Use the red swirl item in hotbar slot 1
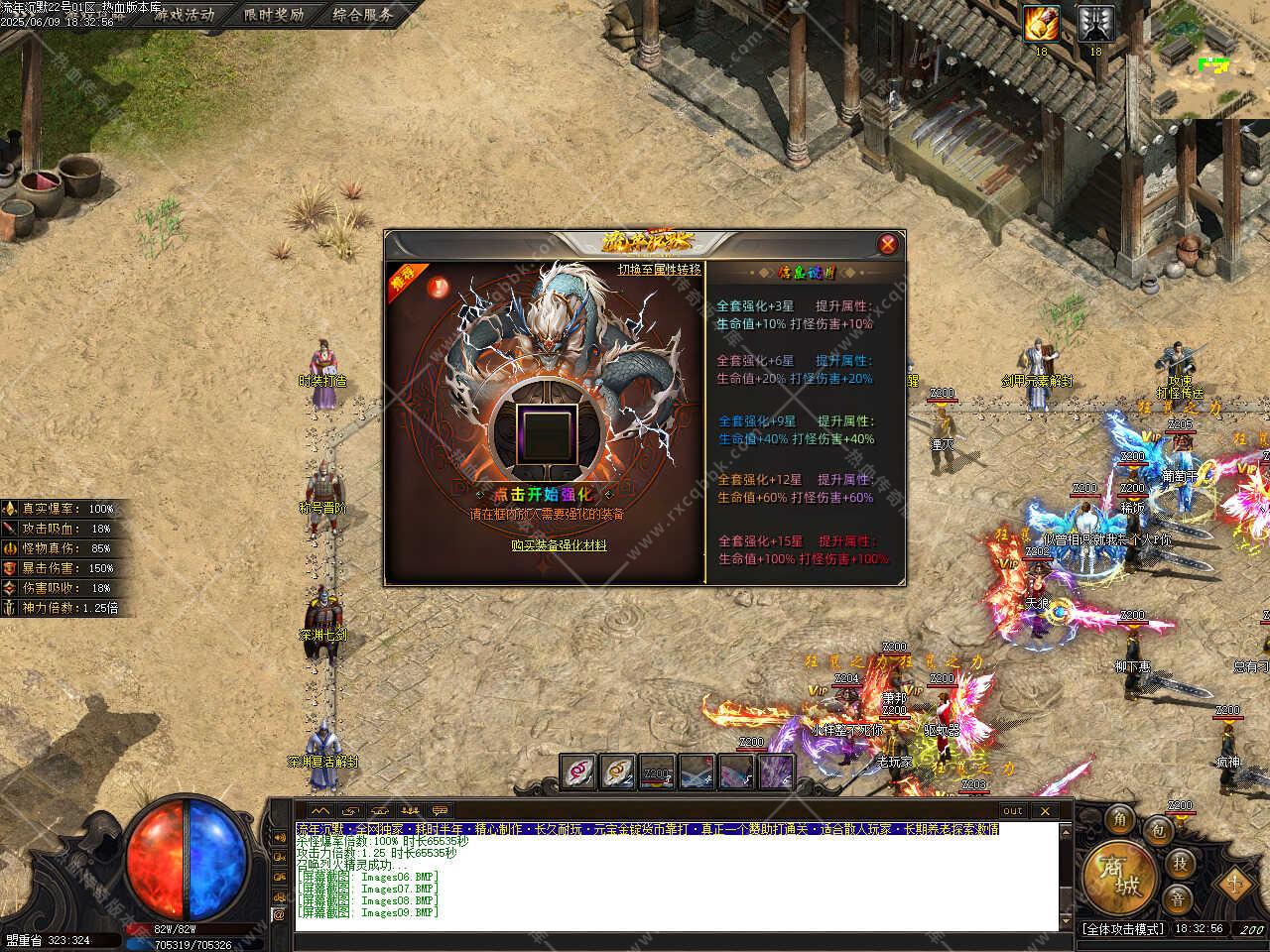This screenshot has width=1270, height=952. pyautogui.click(x=577, y=772)
